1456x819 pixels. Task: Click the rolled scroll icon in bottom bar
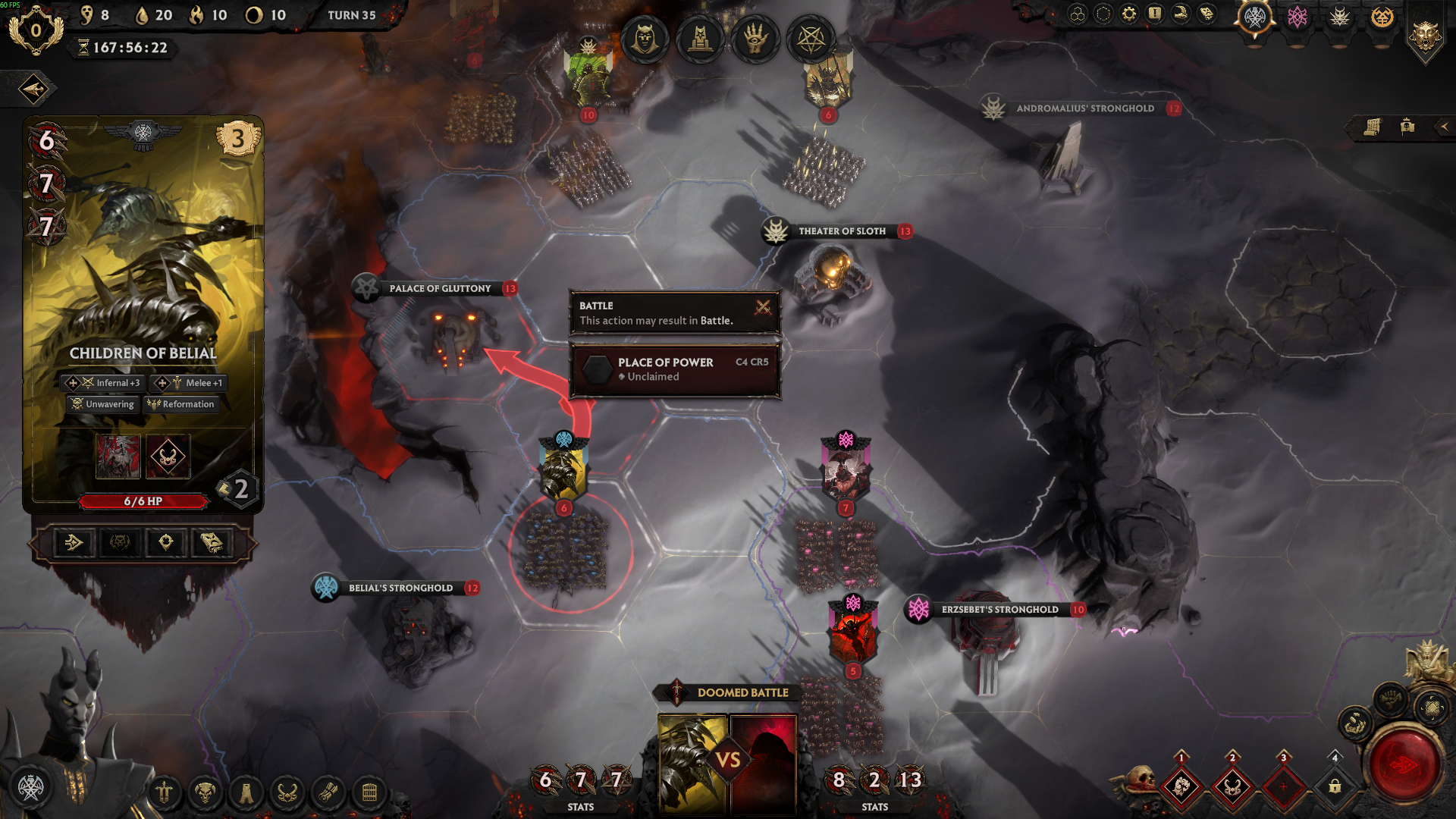click(328, 793)
